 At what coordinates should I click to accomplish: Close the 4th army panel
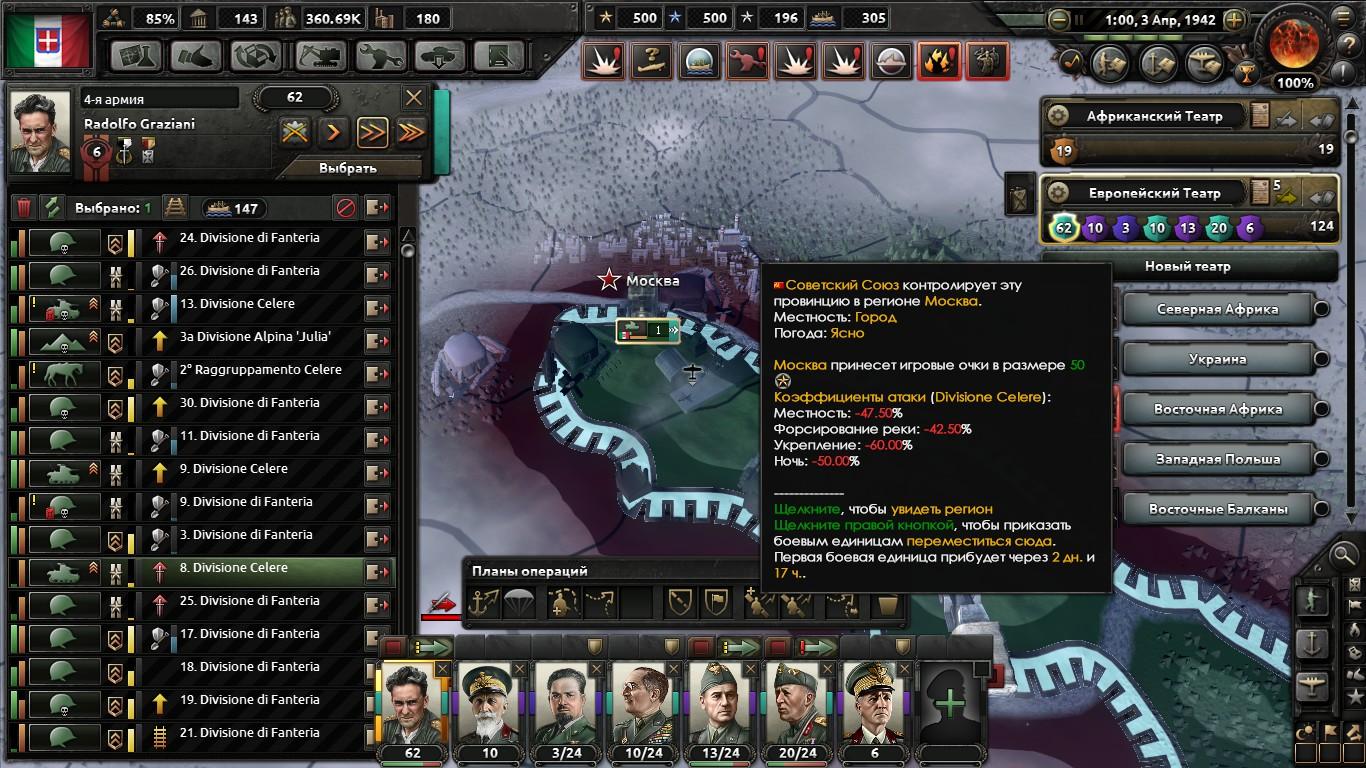tap(414, 97)
